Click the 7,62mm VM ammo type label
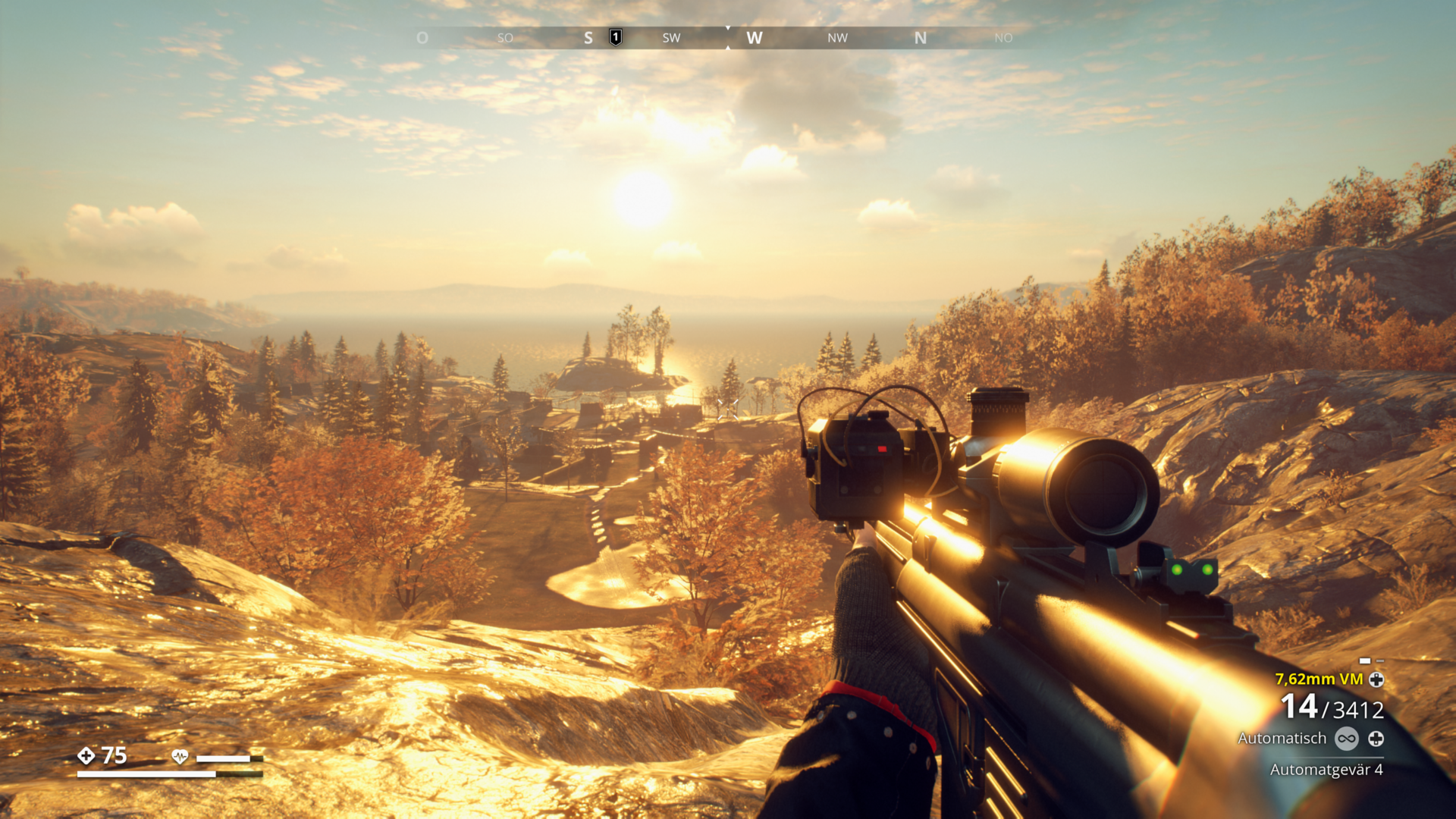The height and width of the screenshot is (819, 1456). point(1319,679)
